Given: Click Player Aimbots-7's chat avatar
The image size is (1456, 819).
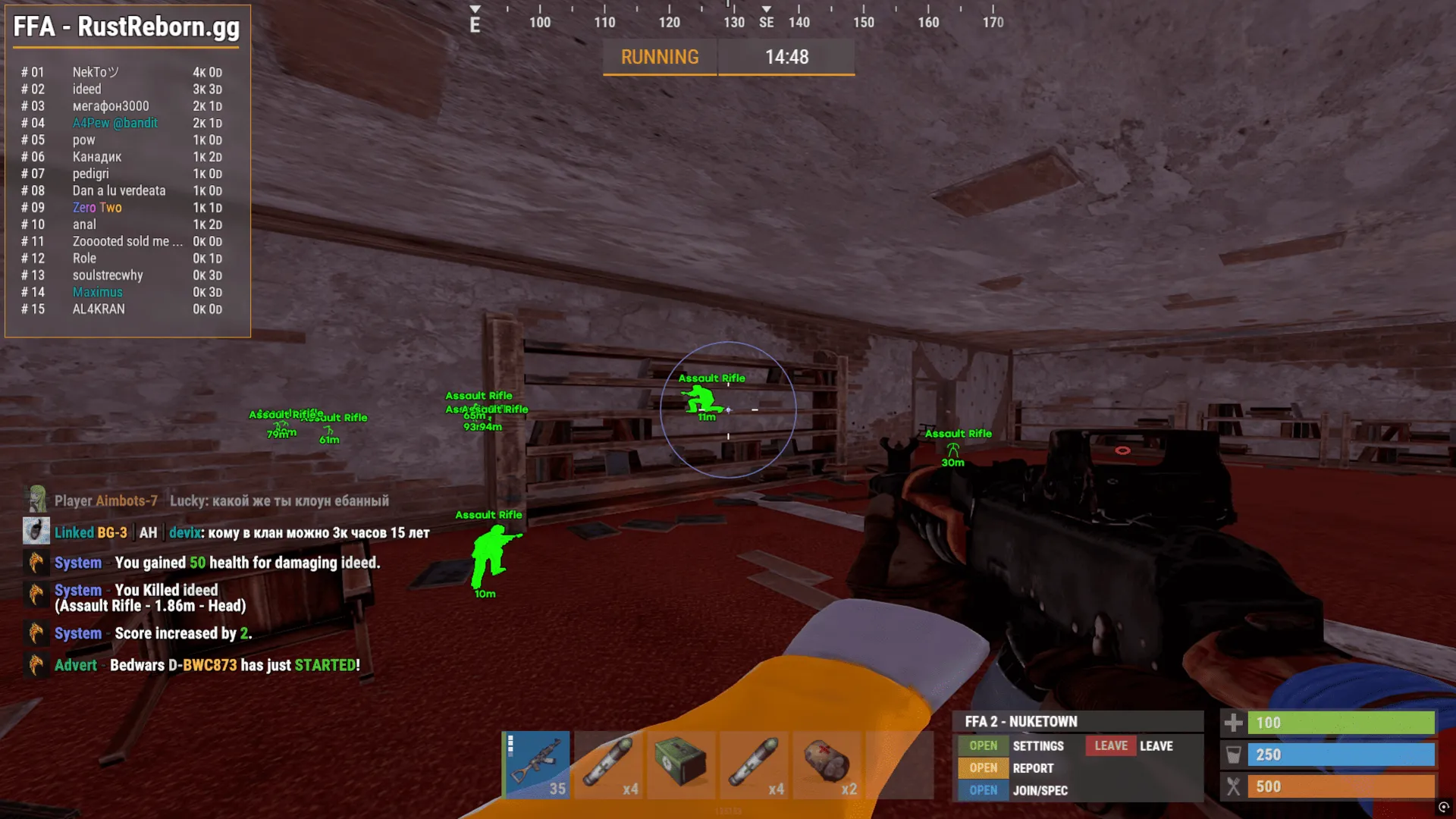Looking at the screenshot, I should click(36, 500).
